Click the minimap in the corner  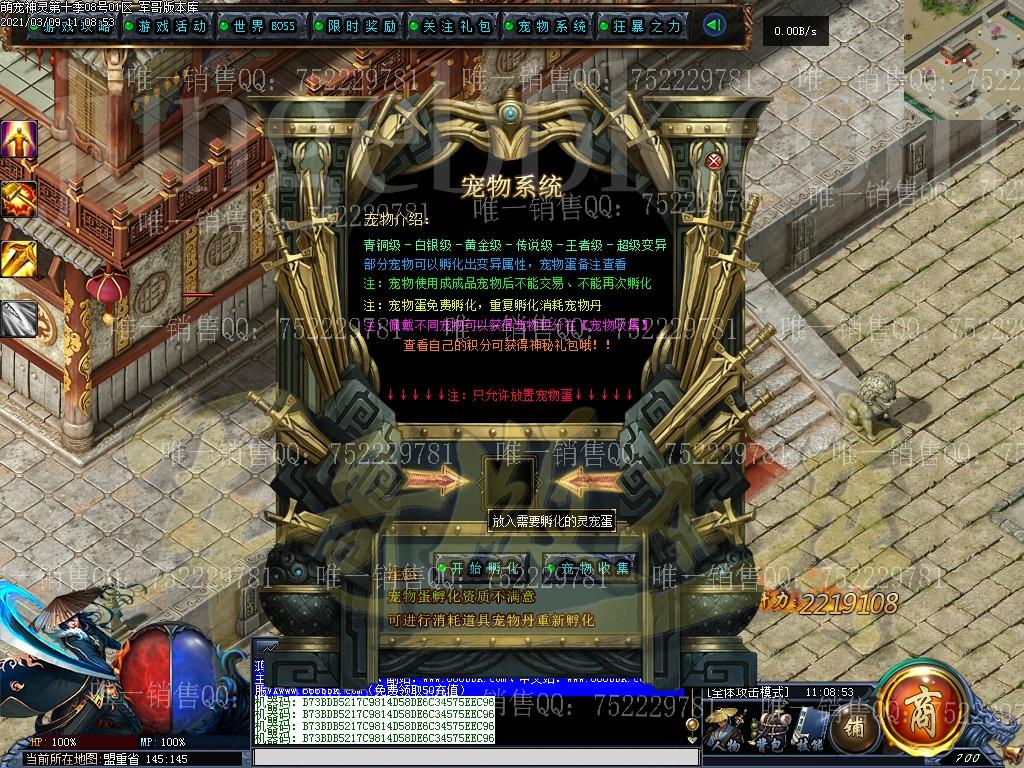pos(963,60)
